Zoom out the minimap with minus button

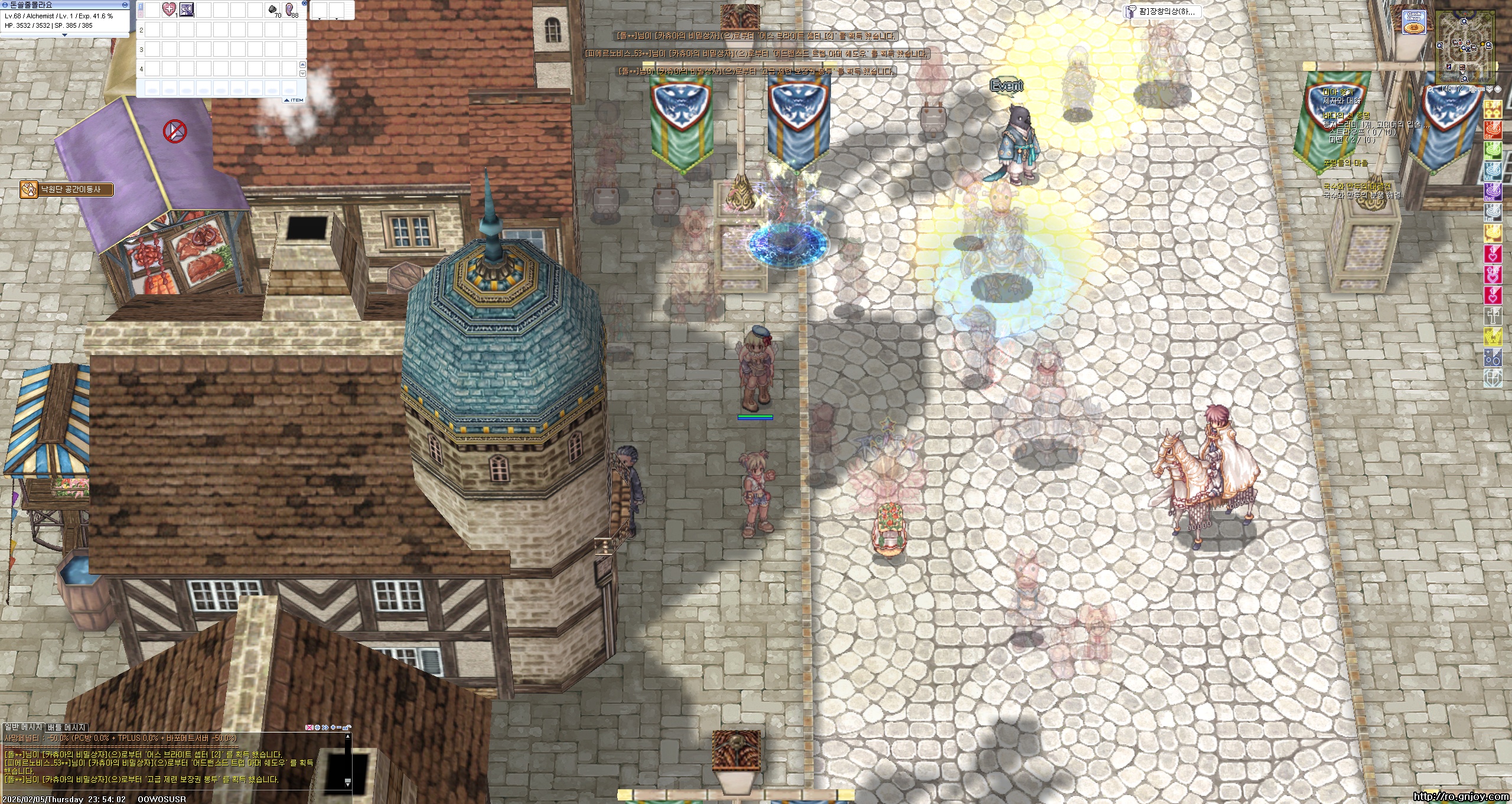click(1482, 90)
